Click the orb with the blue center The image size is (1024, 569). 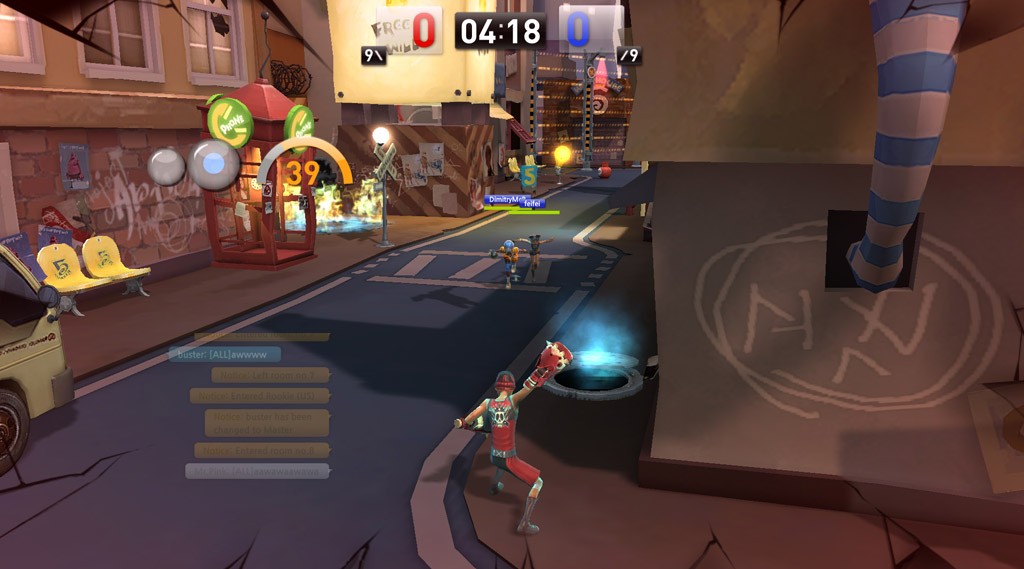[214, 164]
